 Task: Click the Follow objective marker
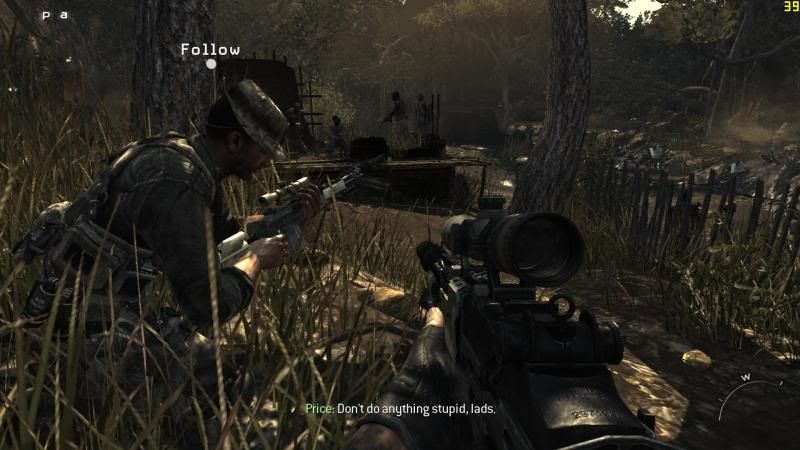211,63
